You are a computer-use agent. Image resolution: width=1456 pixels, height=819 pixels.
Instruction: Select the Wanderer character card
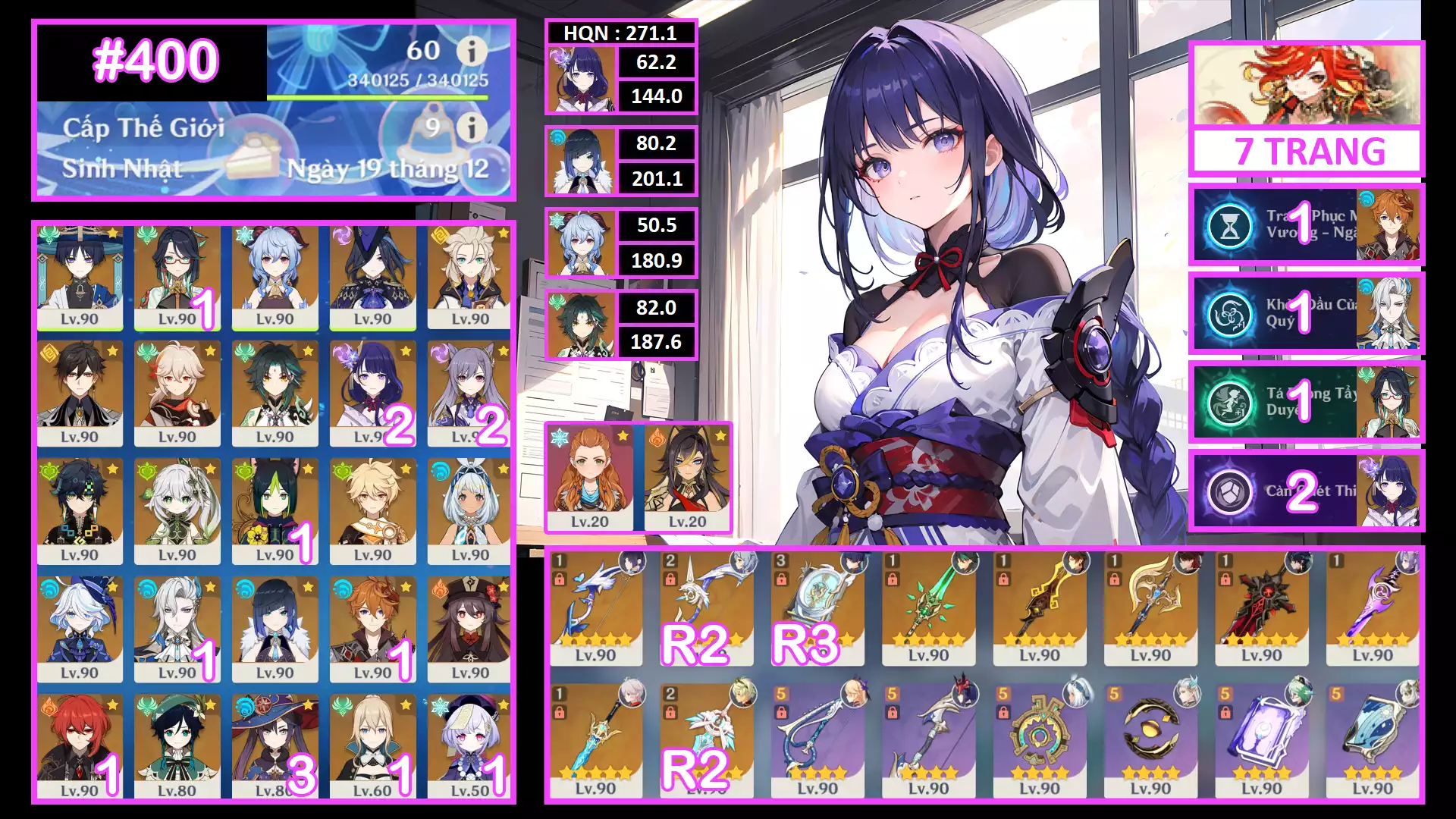click(80, 278)
